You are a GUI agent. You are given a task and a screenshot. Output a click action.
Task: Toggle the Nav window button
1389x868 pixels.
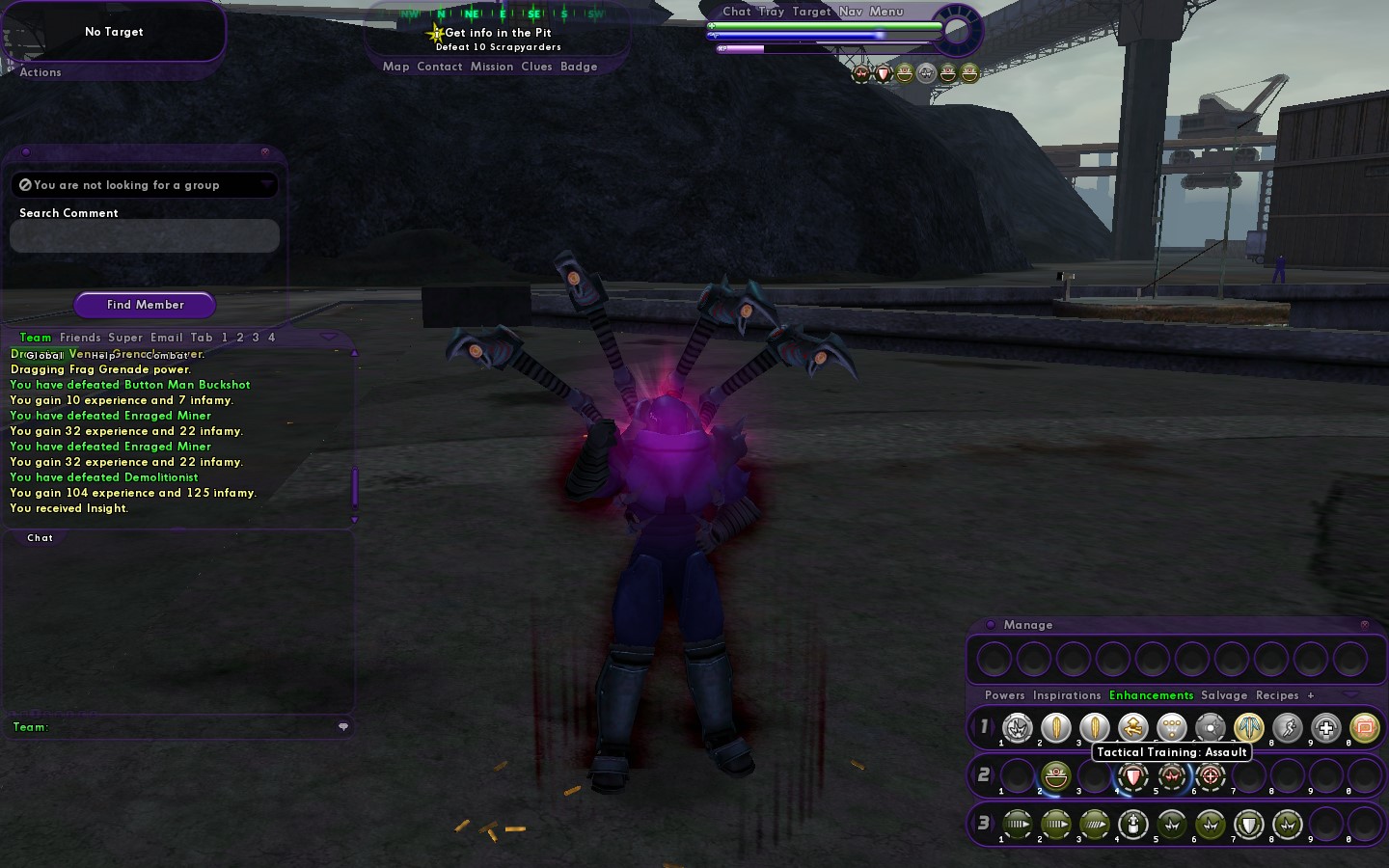coord(851,12)
